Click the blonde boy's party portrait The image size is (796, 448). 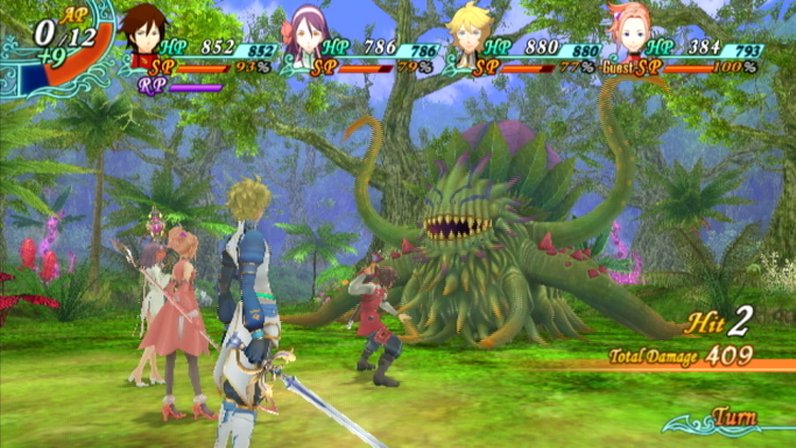(x=467, y=34)
